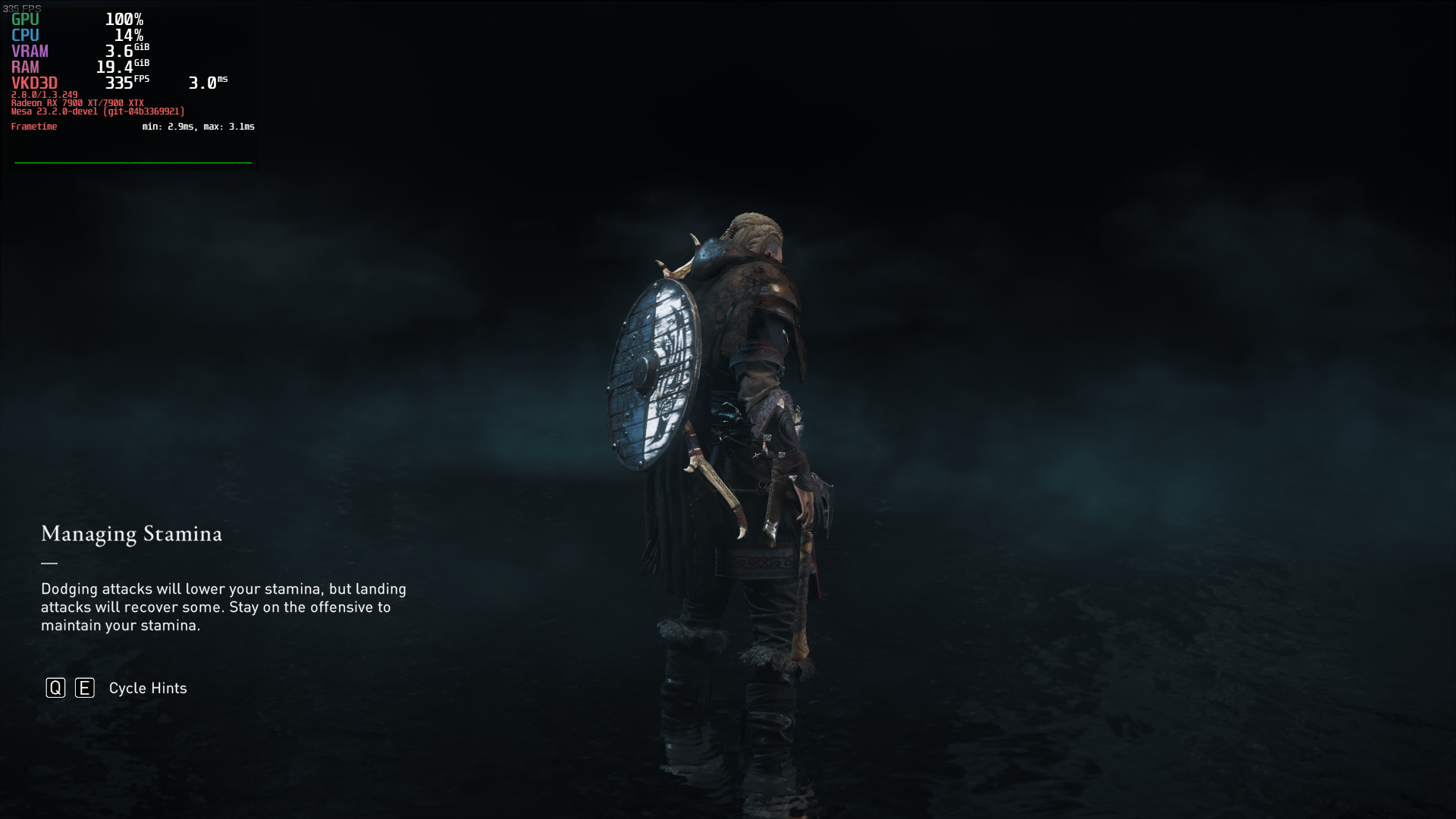Click the Radeon RX 7900 XT/7900 XTX label
Image resolution: width=1456 pixels, height=819 pixels.
click(x=77, y=102)
